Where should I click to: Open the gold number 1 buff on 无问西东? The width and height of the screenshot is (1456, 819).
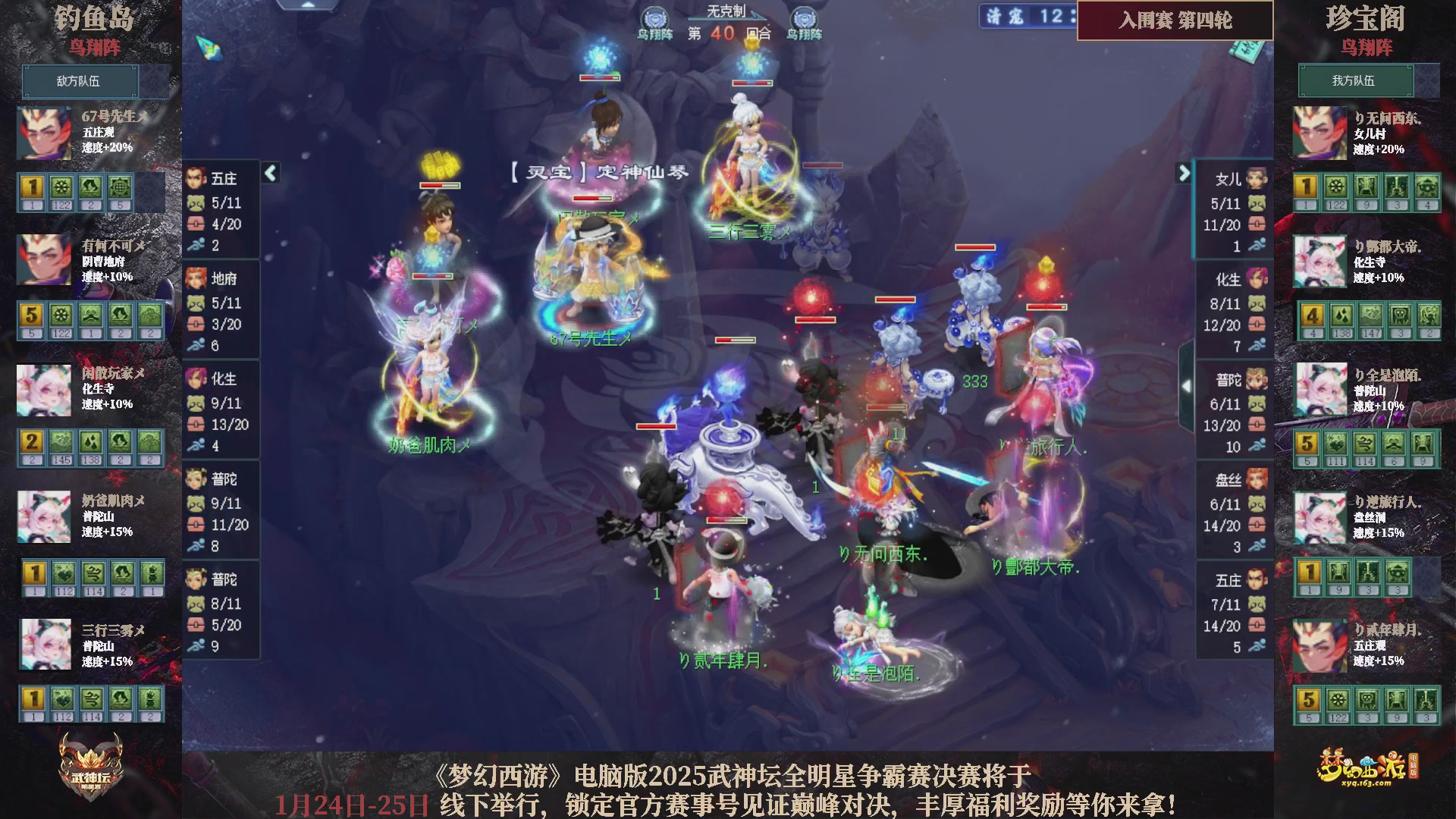[x=1307, y=184]
